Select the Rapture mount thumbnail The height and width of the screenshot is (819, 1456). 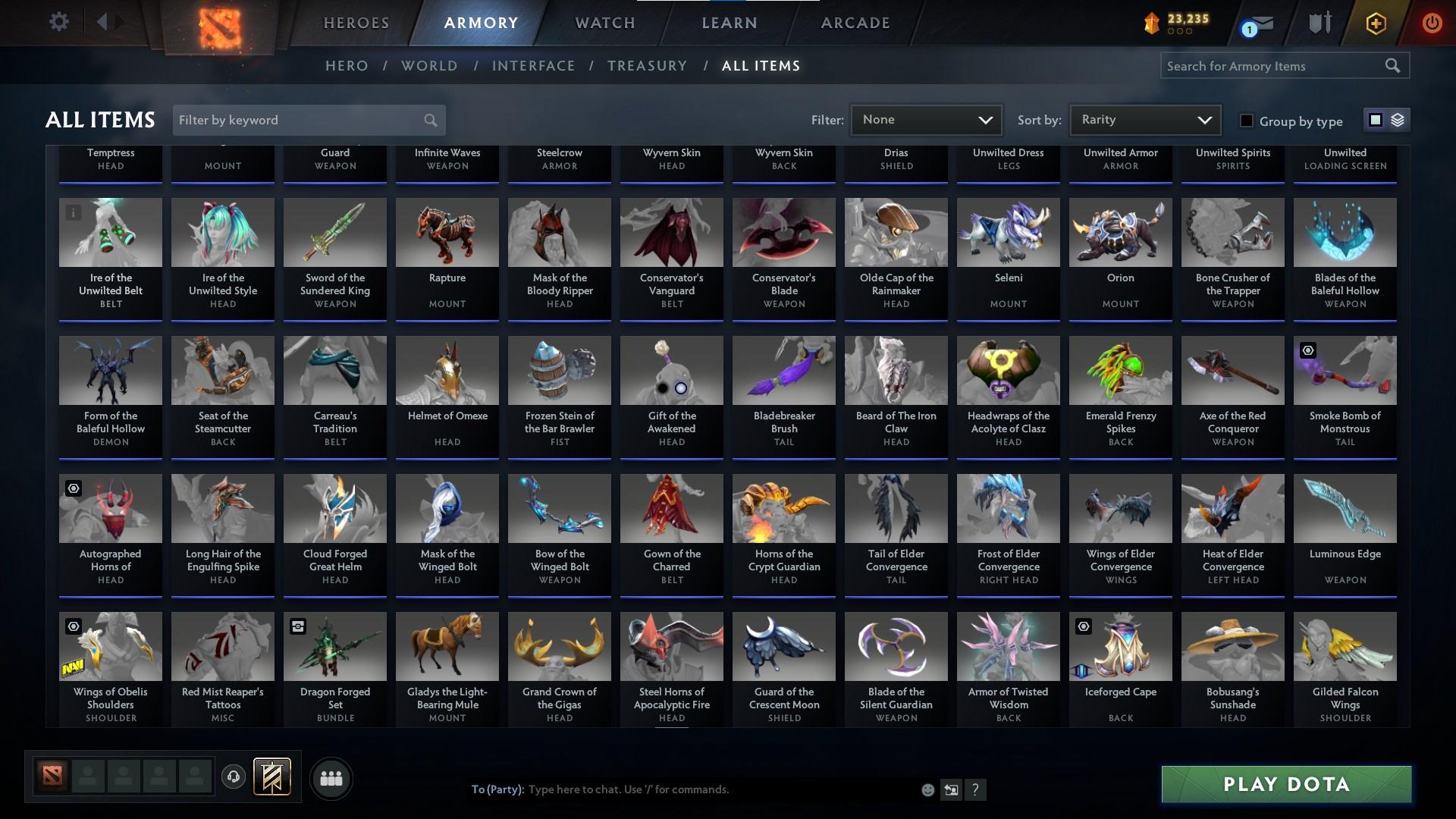click(447, 232)
